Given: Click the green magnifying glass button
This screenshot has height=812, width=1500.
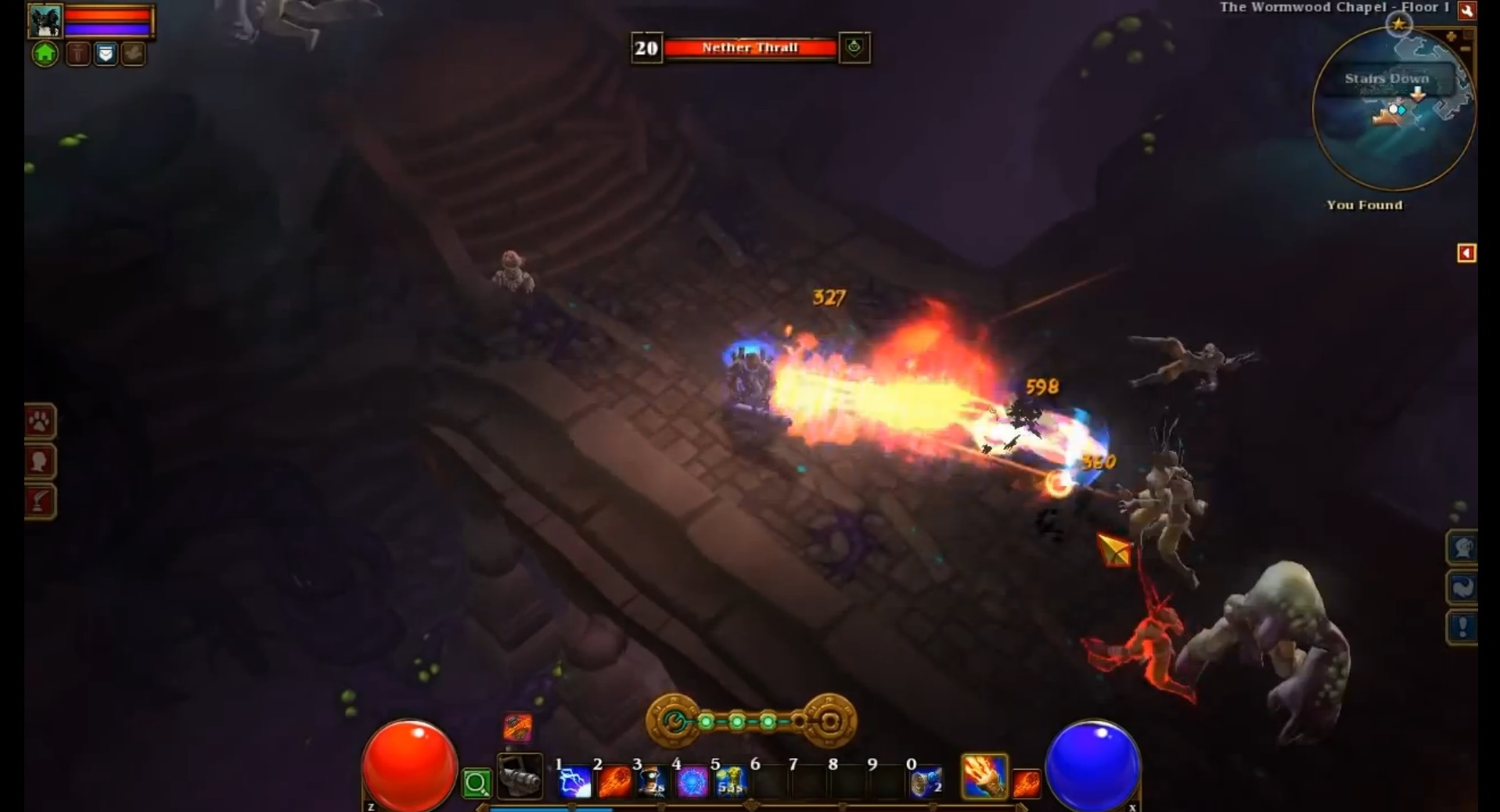Looking at the screenshot, I should tap(477, 782).
